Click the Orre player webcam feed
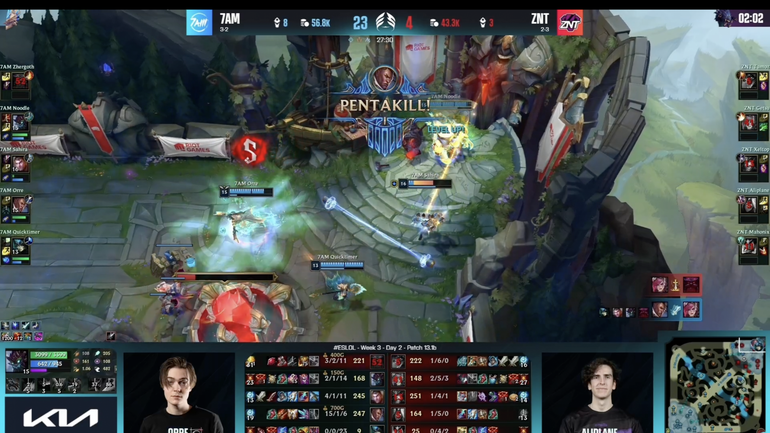Viewport: 770px width, 433px height. click(x=179, y=392)
